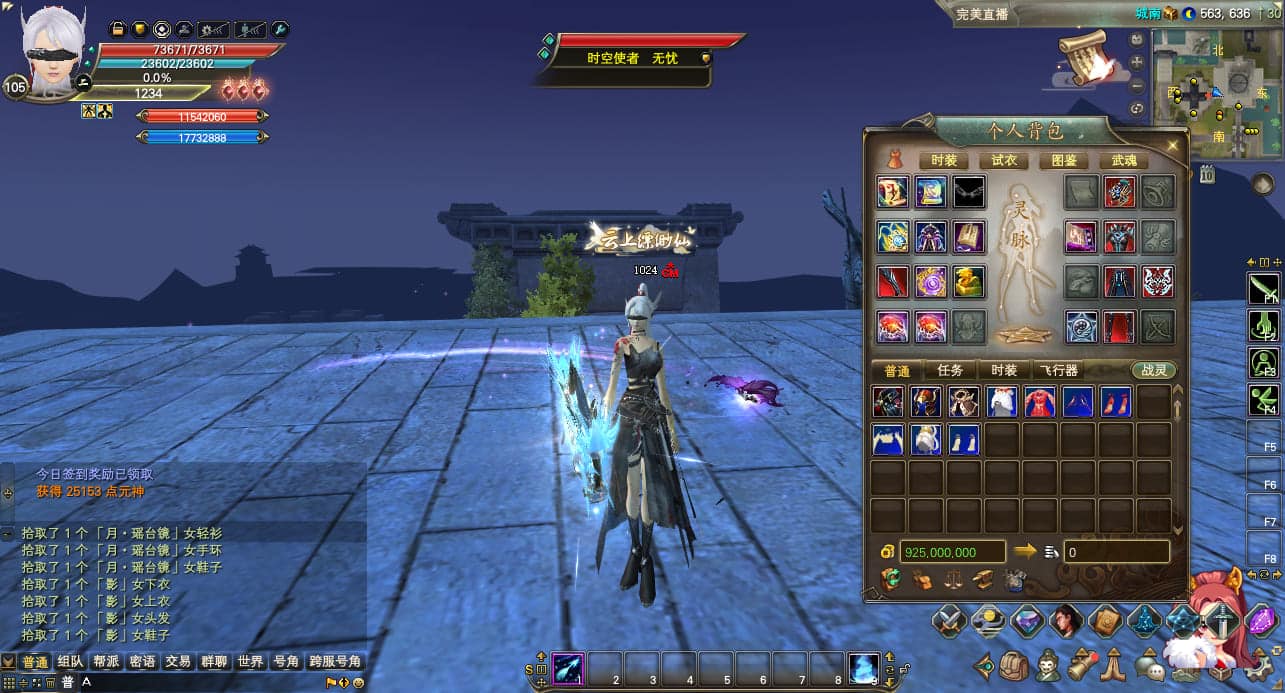Select the 组队 party chat tab
The image size is (1285, 693).
(x=70, y=662)
